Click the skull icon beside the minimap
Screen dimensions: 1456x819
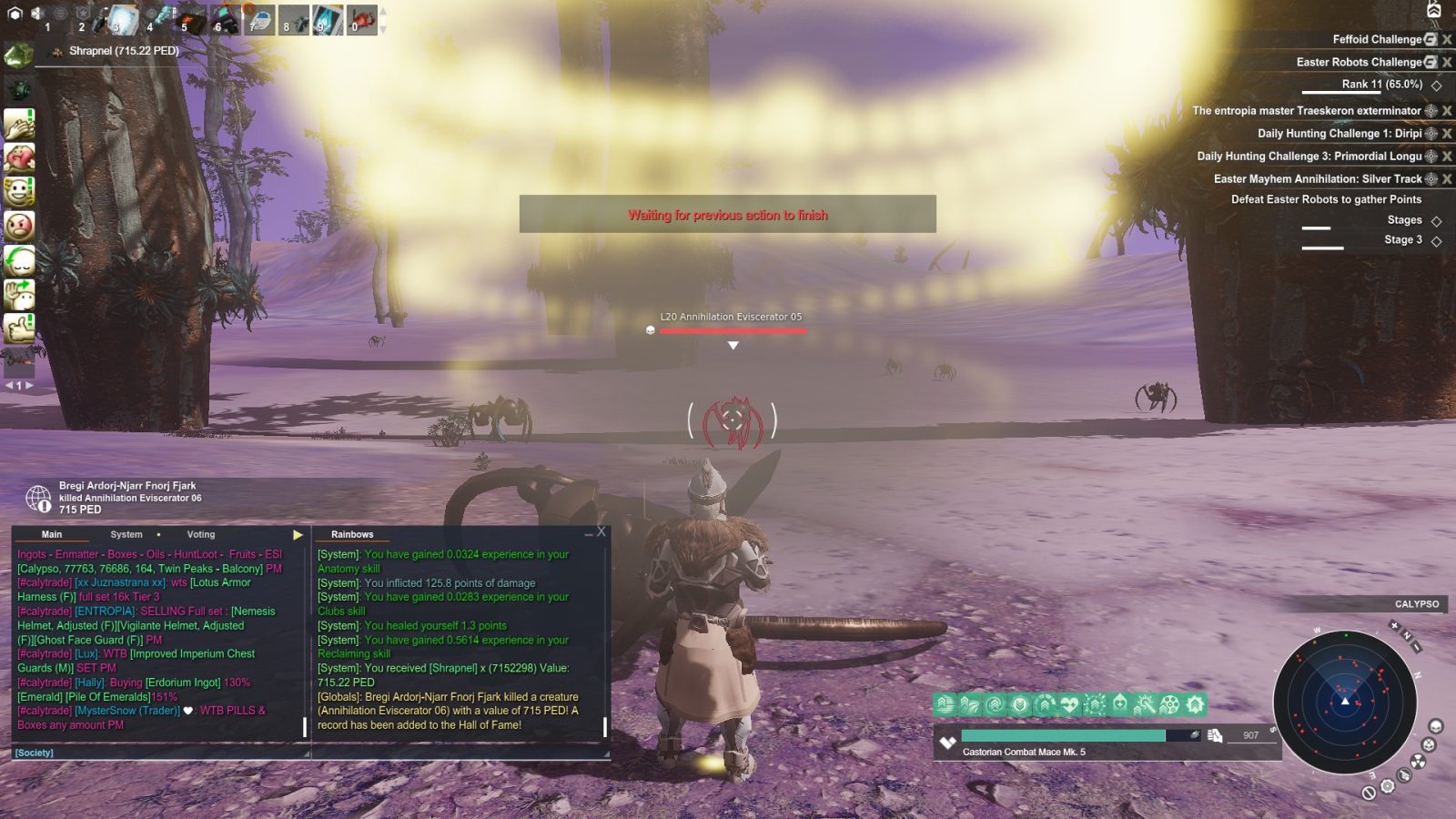click(x=1435, y=727)
